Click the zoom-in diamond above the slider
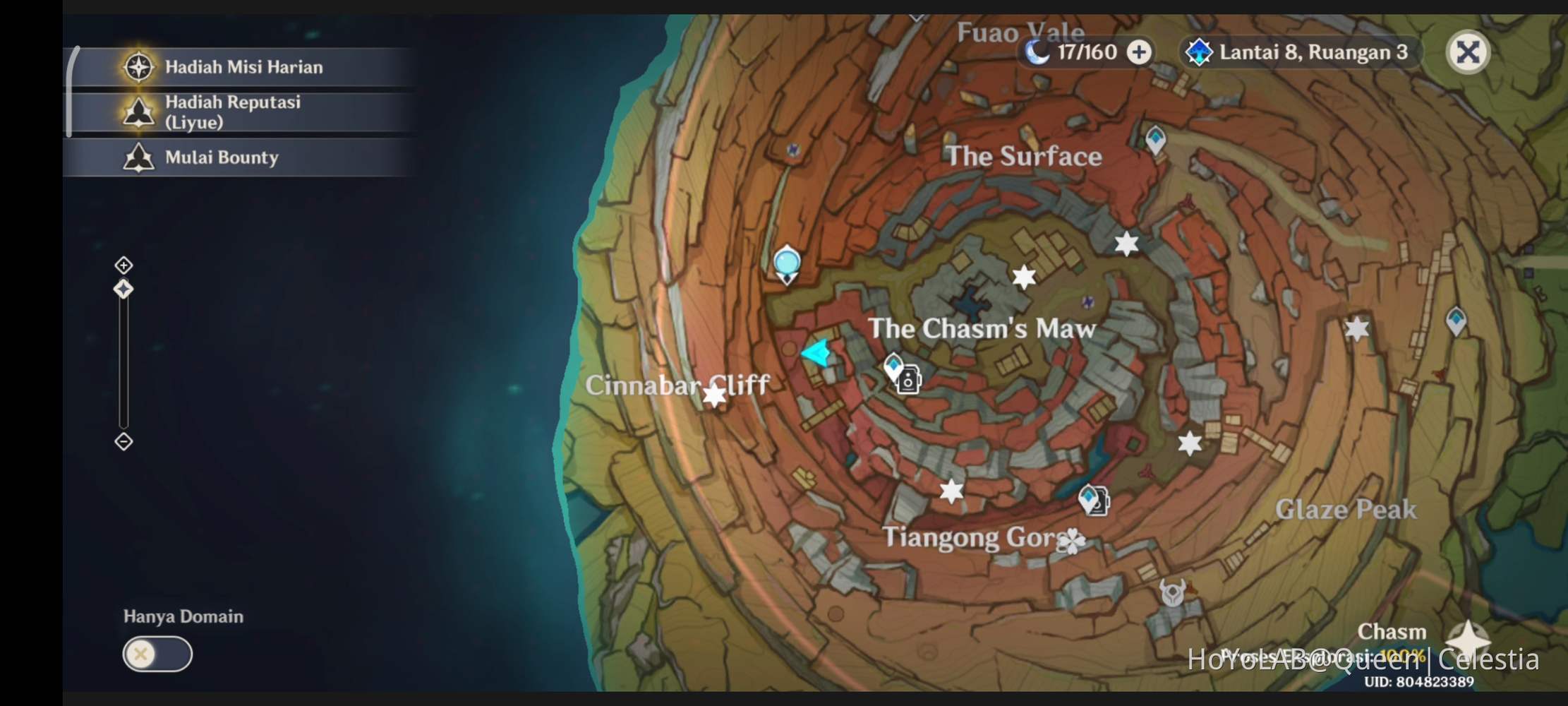 coord(123,265)
